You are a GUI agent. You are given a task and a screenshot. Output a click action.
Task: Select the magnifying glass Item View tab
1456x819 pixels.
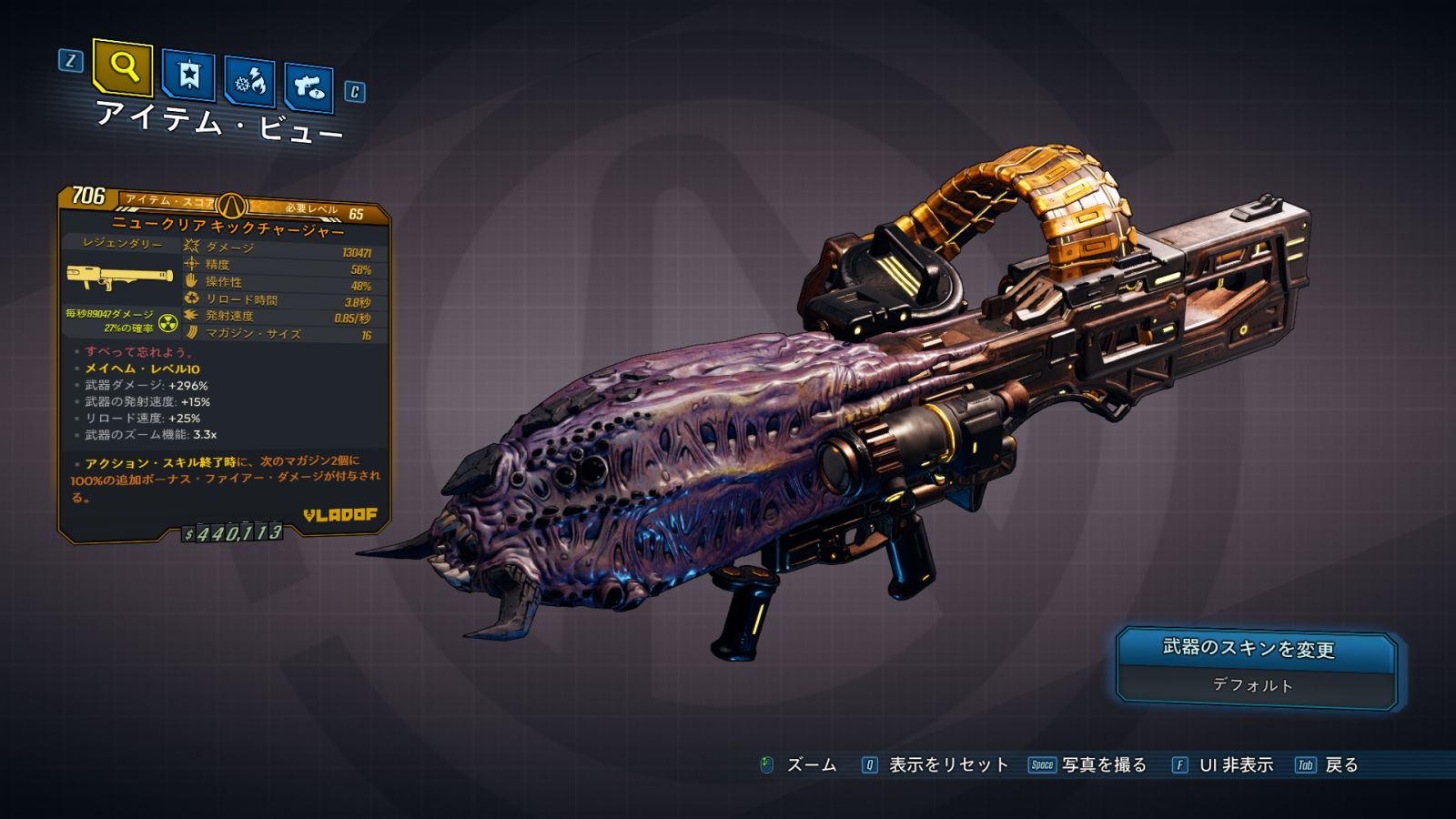122,66
